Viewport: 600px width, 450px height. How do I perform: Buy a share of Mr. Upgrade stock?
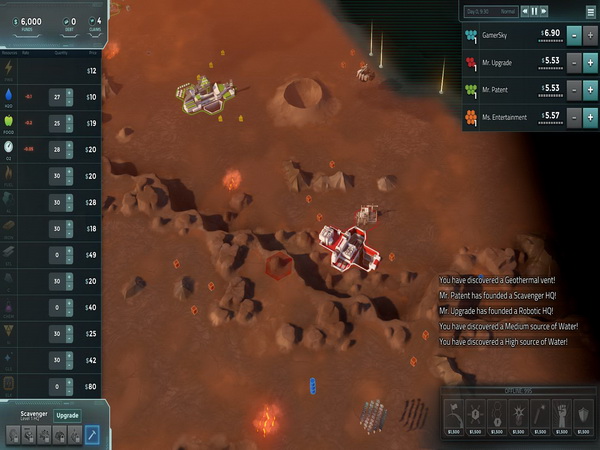pyautogui.click(x=589, y=62)
